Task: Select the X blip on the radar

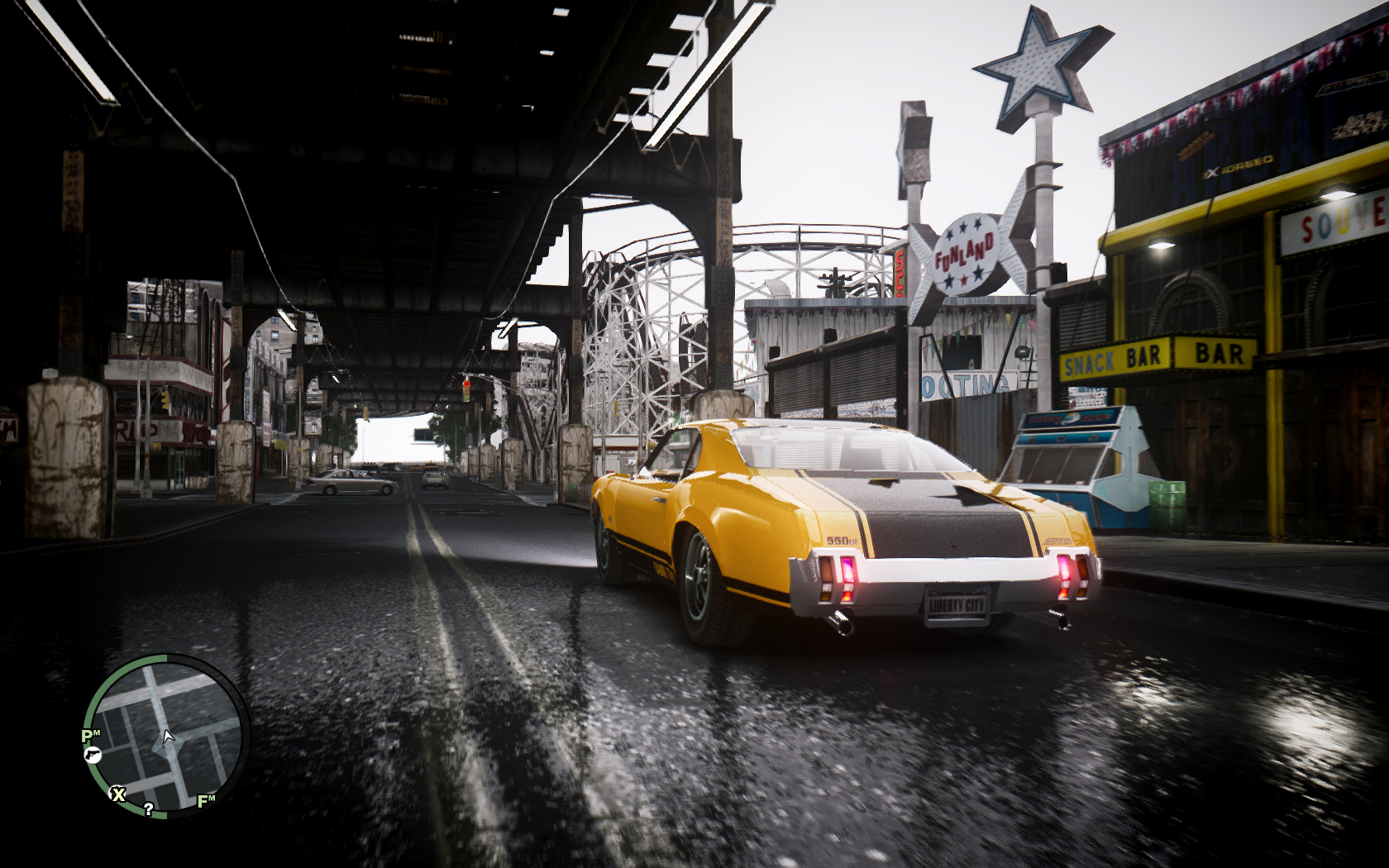Action: [x=118, y=794]
